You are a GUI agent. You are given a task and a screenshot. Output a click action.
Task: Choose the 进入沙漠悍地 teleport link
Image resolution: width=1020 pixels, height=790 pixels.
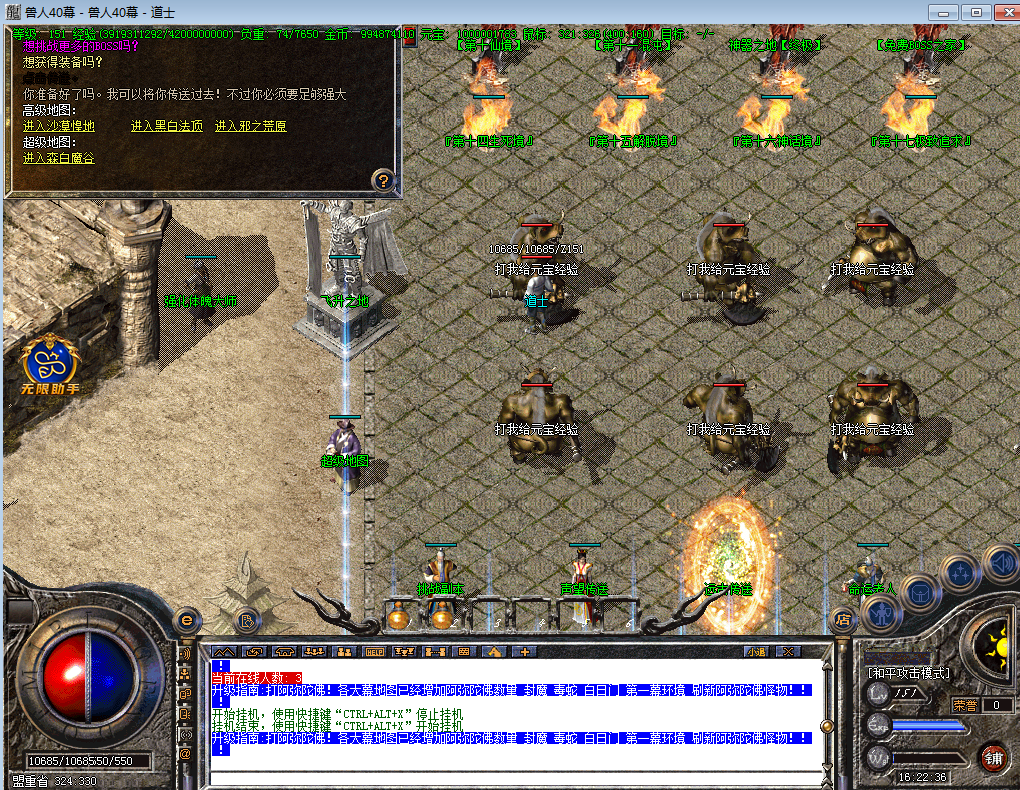tap(59, 126)
